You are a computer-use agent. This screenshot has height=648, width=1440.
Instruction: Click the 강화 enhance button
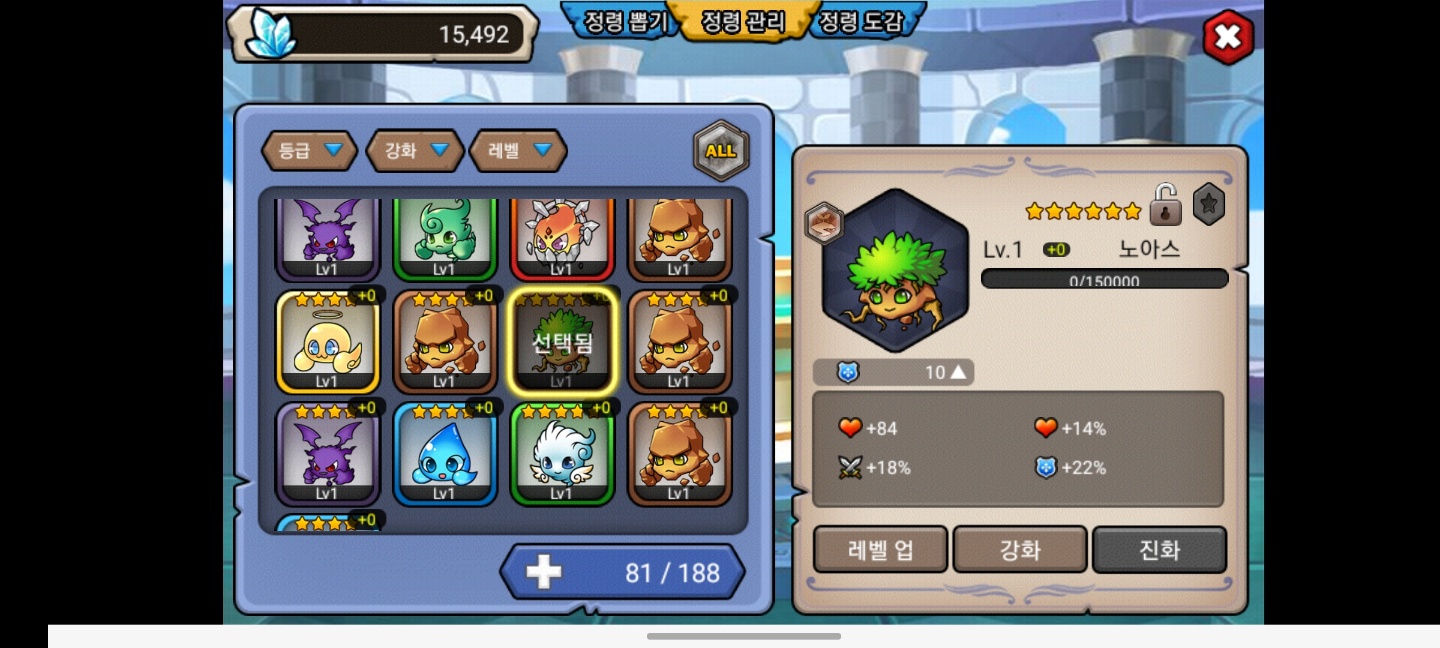coord(1020,550)
